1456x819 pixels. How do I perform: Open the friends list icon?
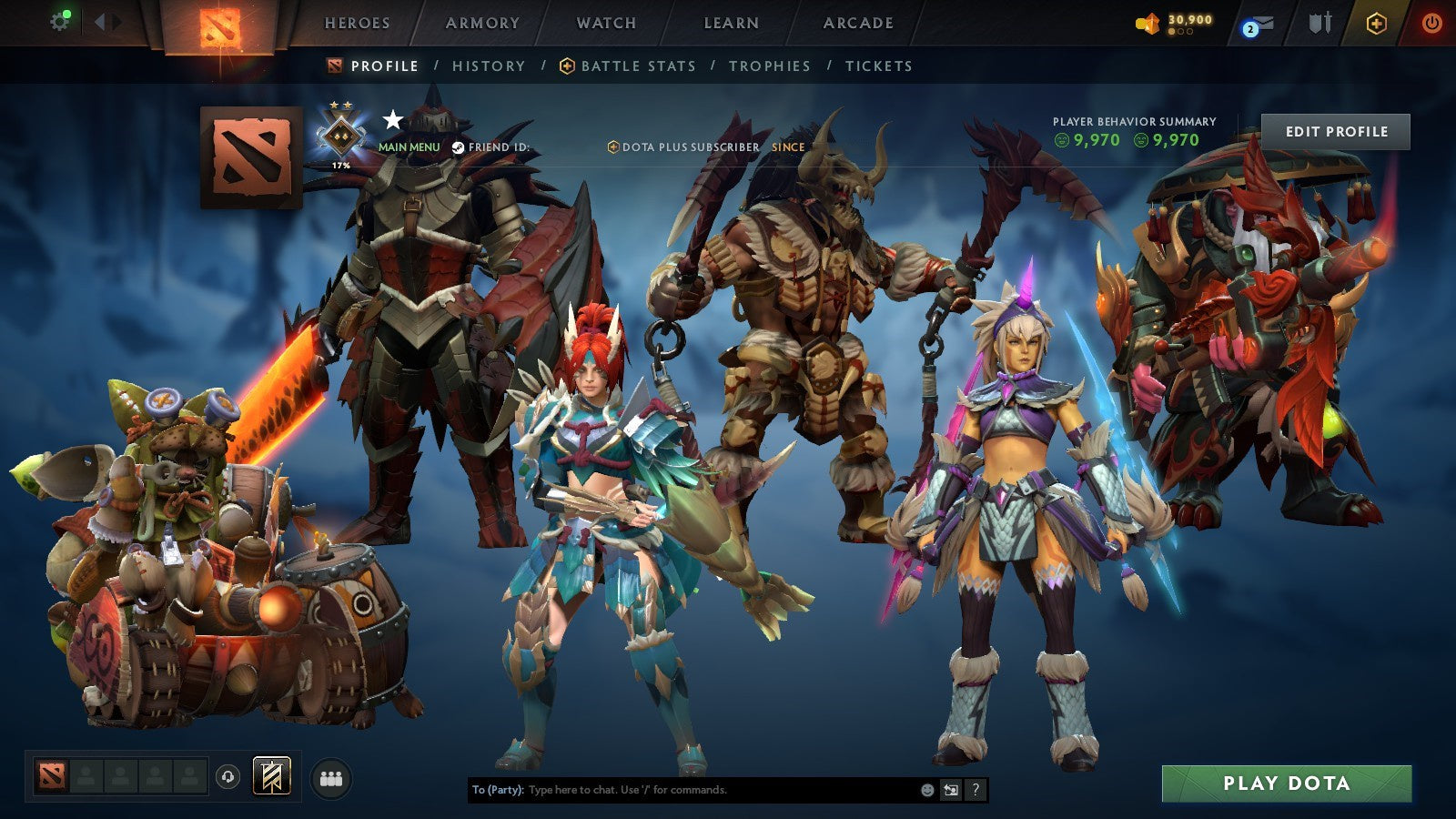(332, 776)
